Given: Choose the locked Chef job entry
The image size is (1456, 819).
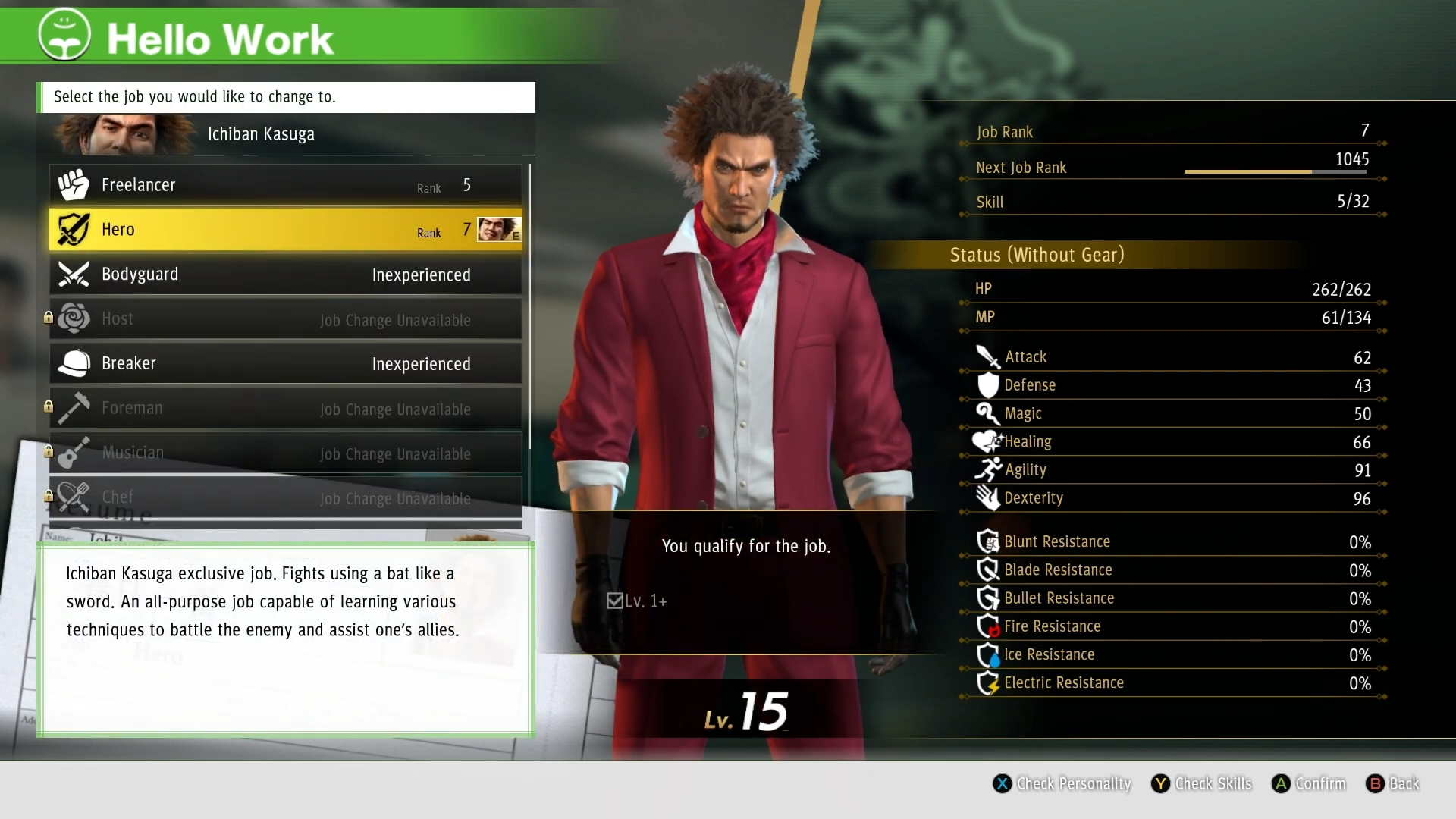Looking at the screenshot, I should click(285, 497).
